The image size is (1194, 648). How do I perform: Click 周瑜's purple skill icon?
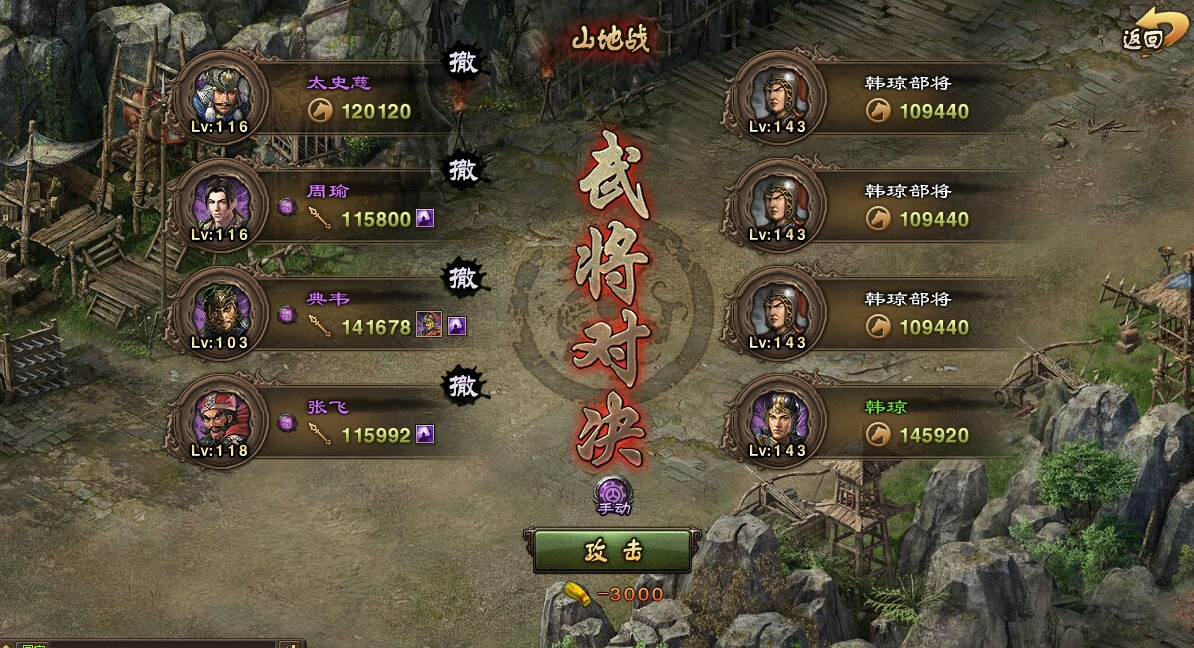click(x=425, y=218)
